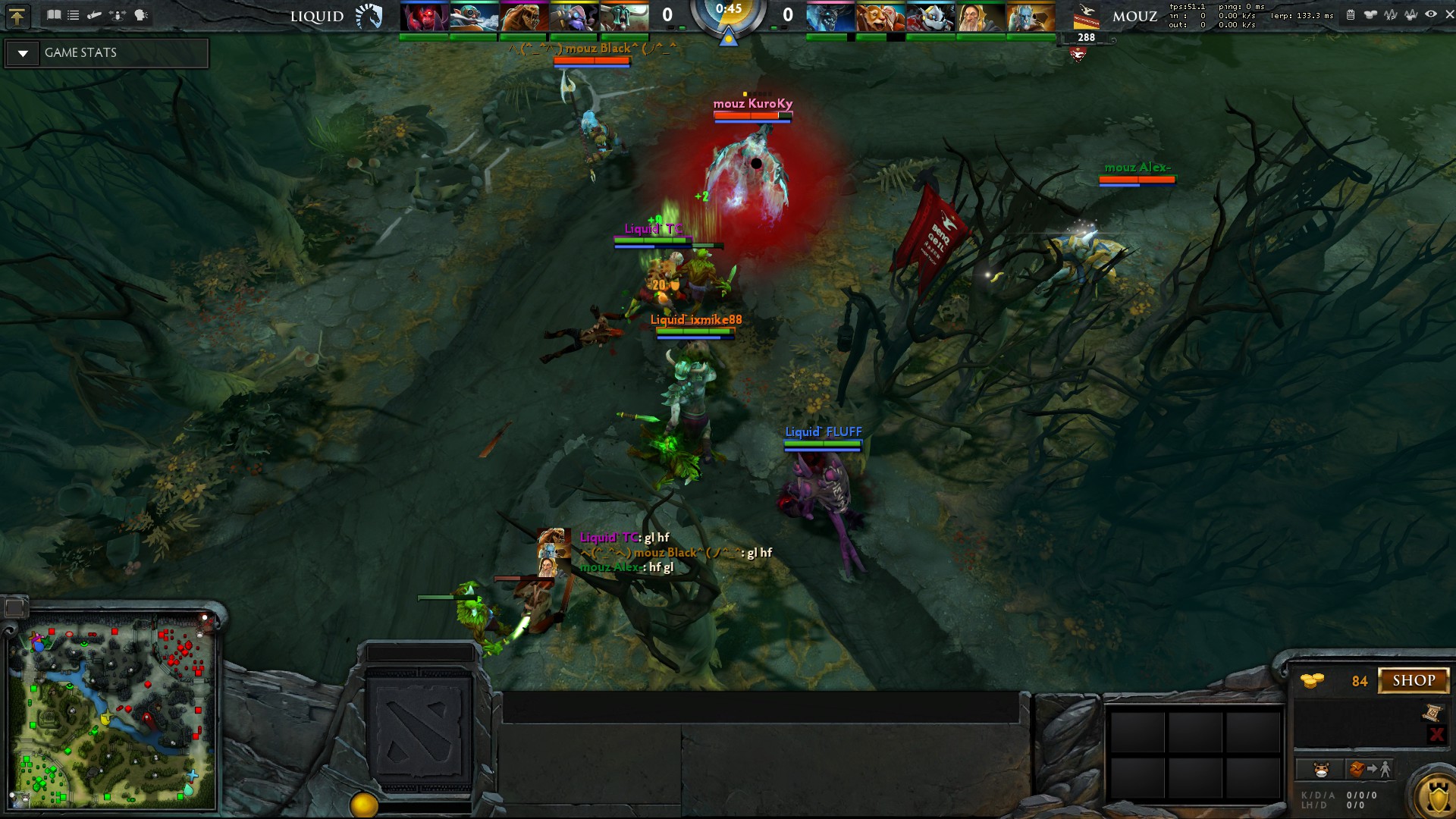The image size is (1456, 819).
Task: Select Liquid's red demon hero portrait
Action: pos(424,17)
